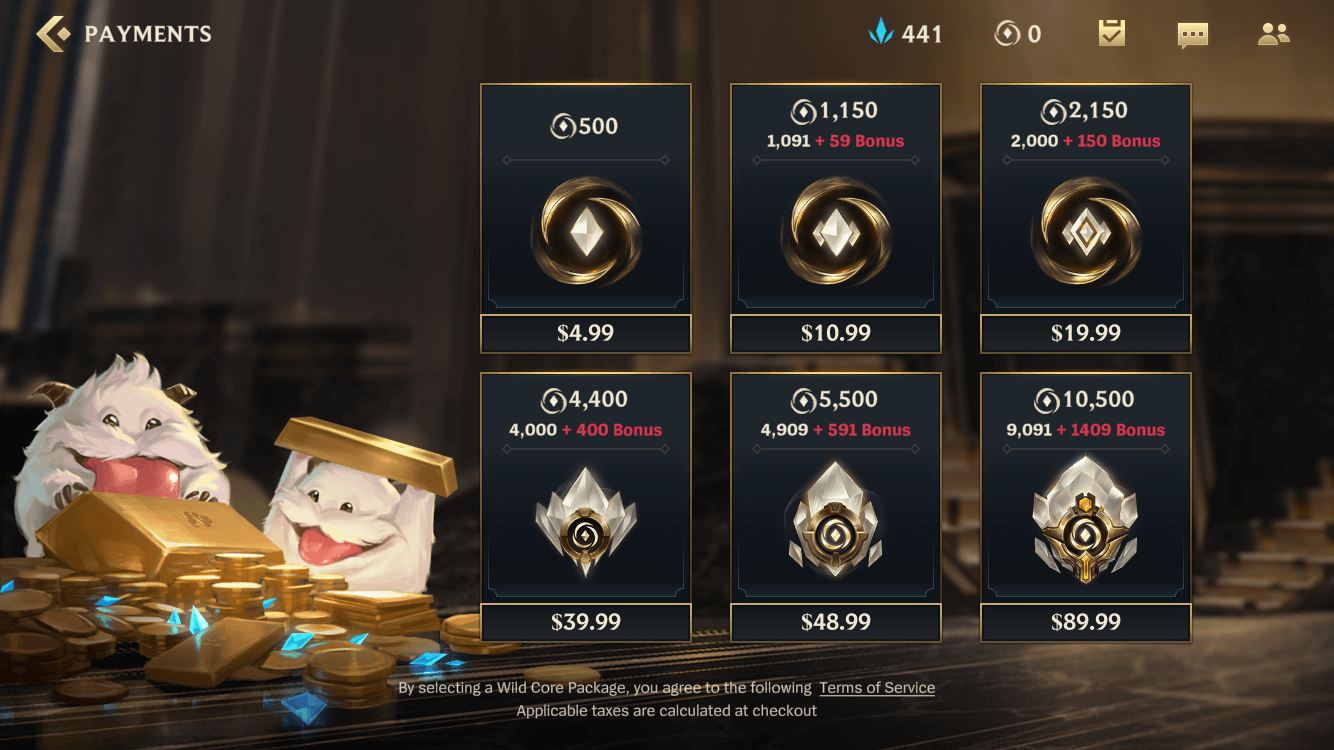Purchase 500 Wild Cores for $4.99
Viewport: 1334px width, 750px height.
tap(585, 334)
